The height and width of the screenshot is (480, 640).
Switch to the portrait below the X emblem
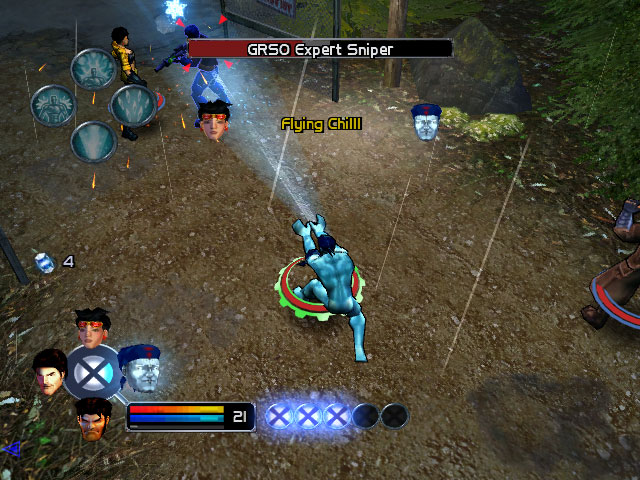pos(92,416)
